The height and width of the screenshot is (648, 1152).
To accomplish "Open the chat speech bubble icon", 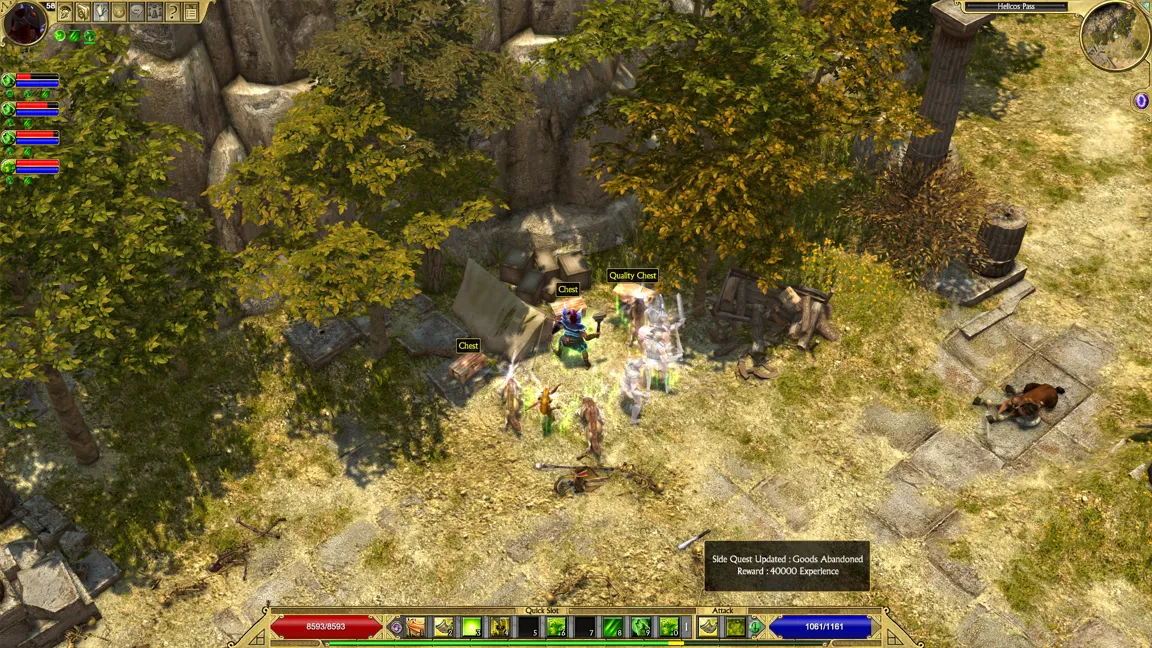I will (x=138, y=12).
